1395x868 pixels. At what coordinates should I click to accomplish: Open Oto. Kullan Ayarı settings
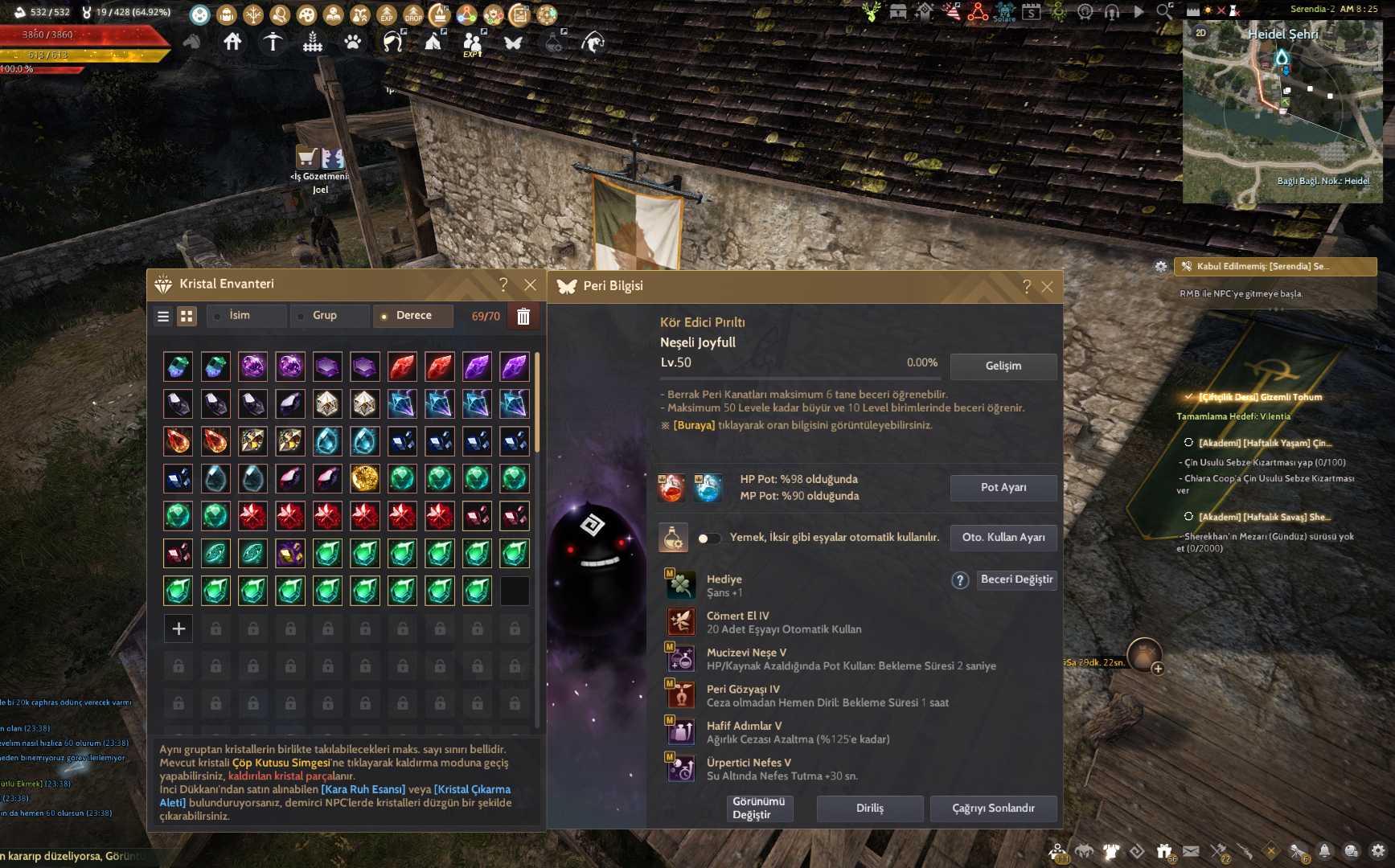tap(1003, 538)
